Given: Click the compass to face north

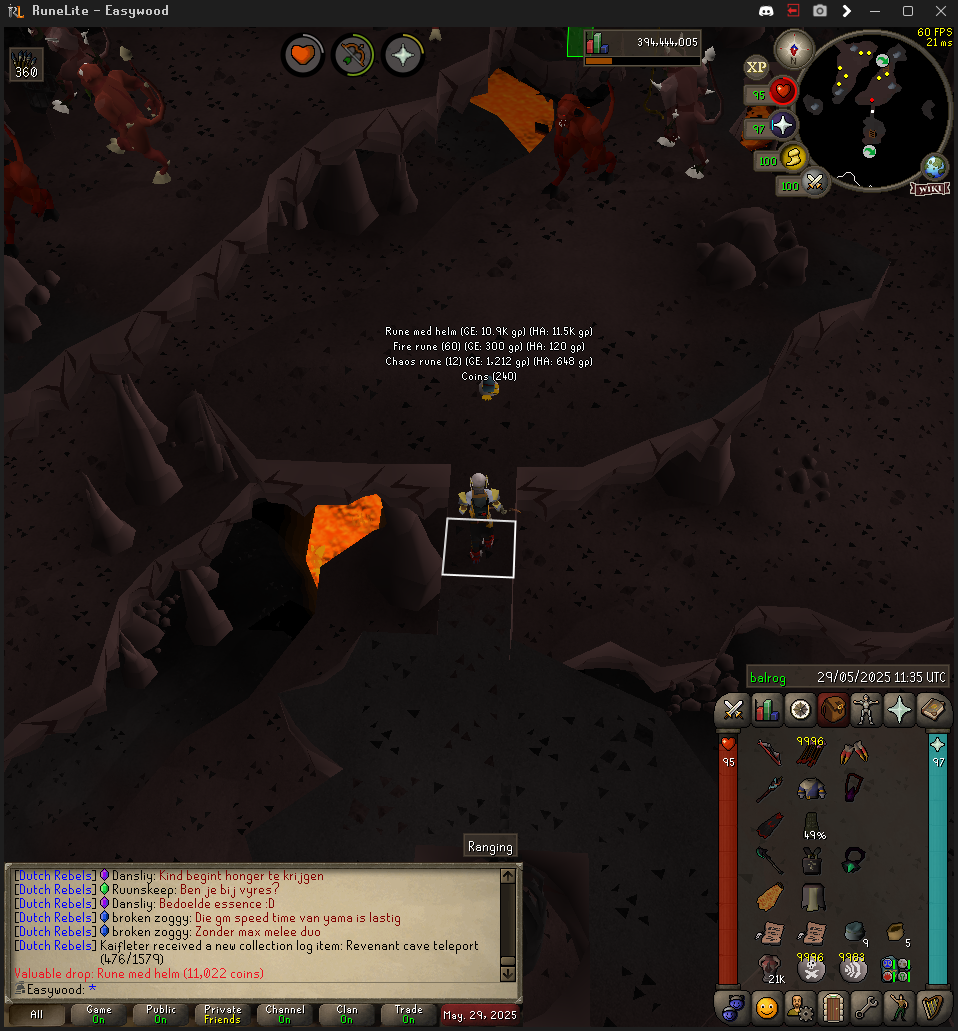Looking at the screenshot, I should [x=795, y=49].
